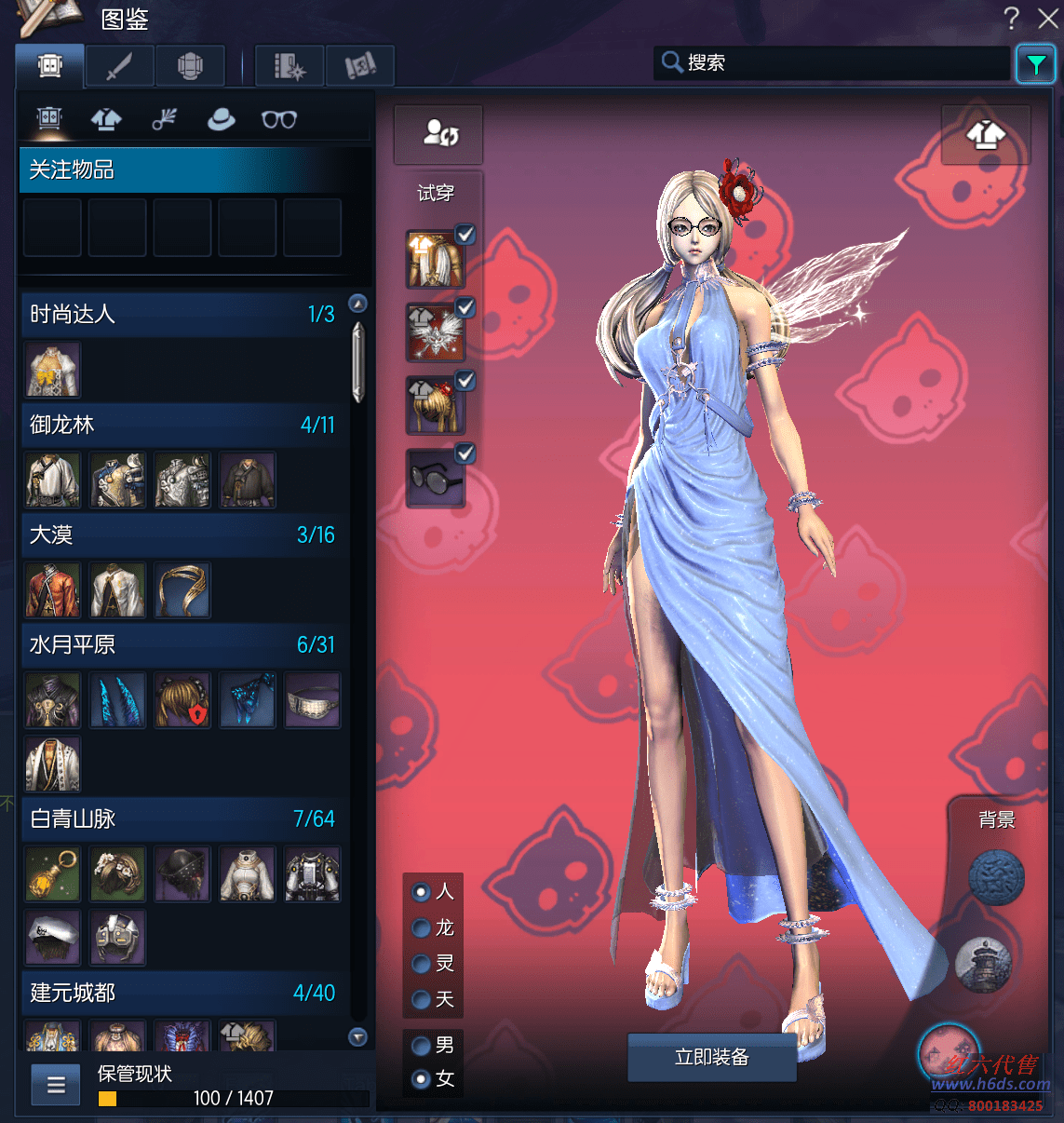1064x1123 pixels.
Task: Uncheck the sunglasses try-on slot
Action: [x=465, y=453]
